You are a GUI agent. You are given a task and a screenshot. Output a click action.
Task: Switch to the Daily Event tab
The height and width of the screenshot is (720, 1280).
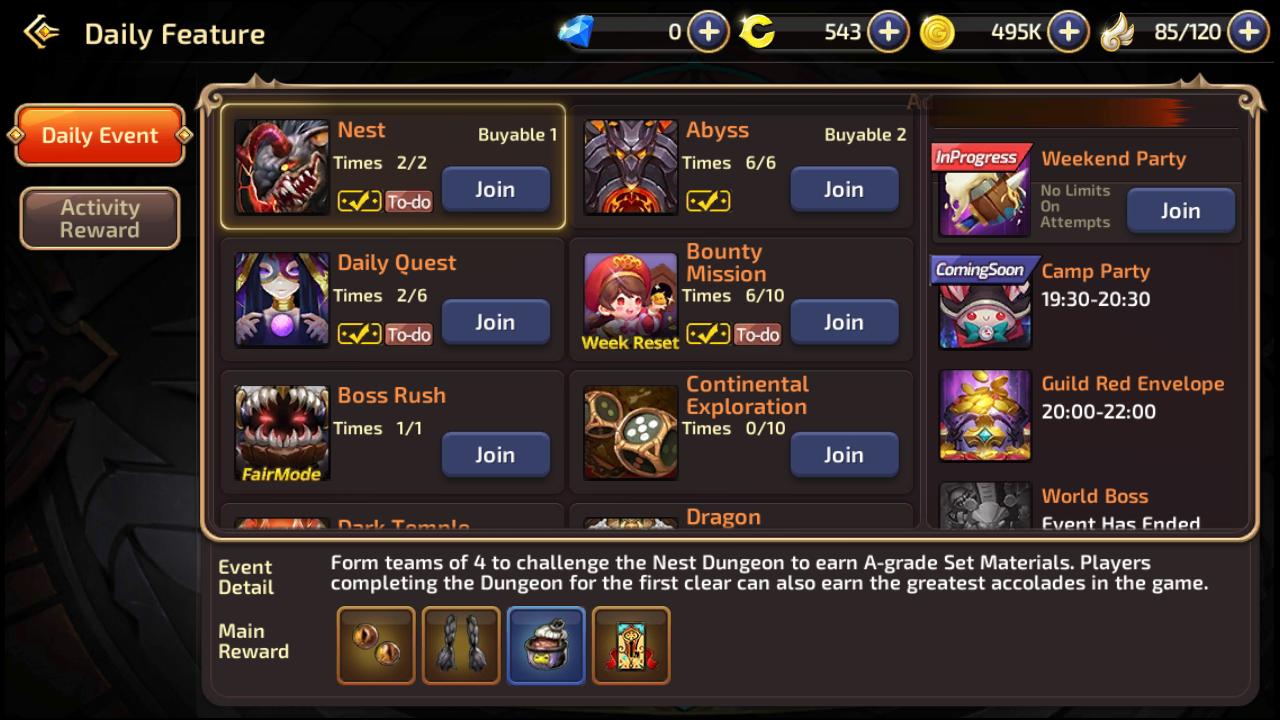point(100,136)
